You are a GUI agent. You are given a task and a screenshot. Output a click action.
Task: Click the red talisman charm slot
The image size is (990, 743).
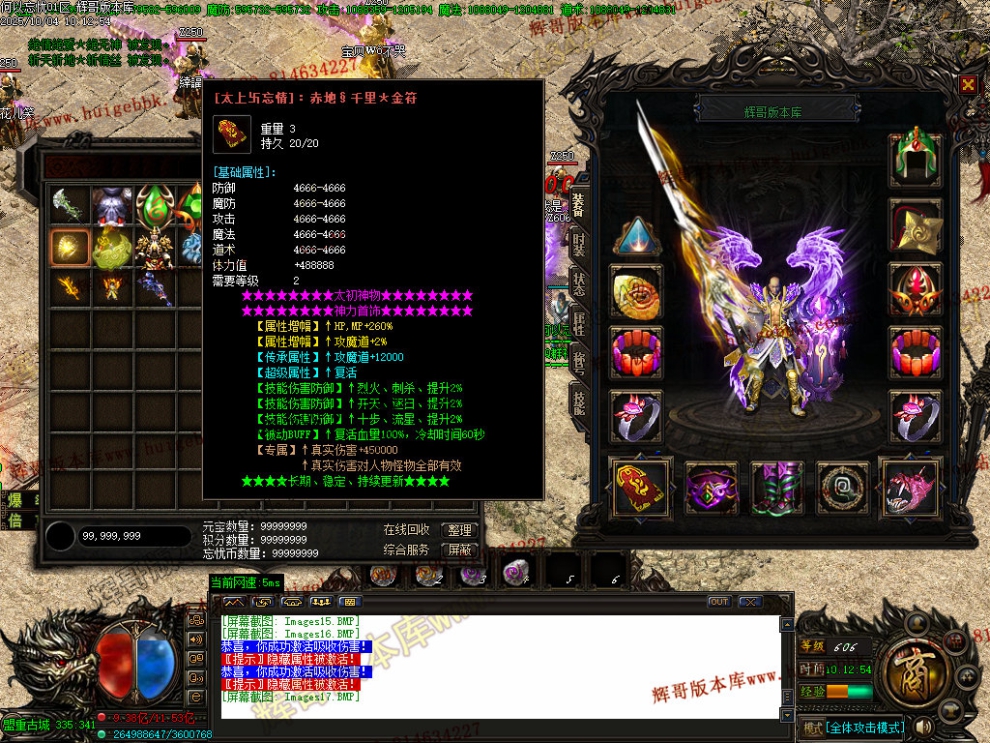(638, 488)
